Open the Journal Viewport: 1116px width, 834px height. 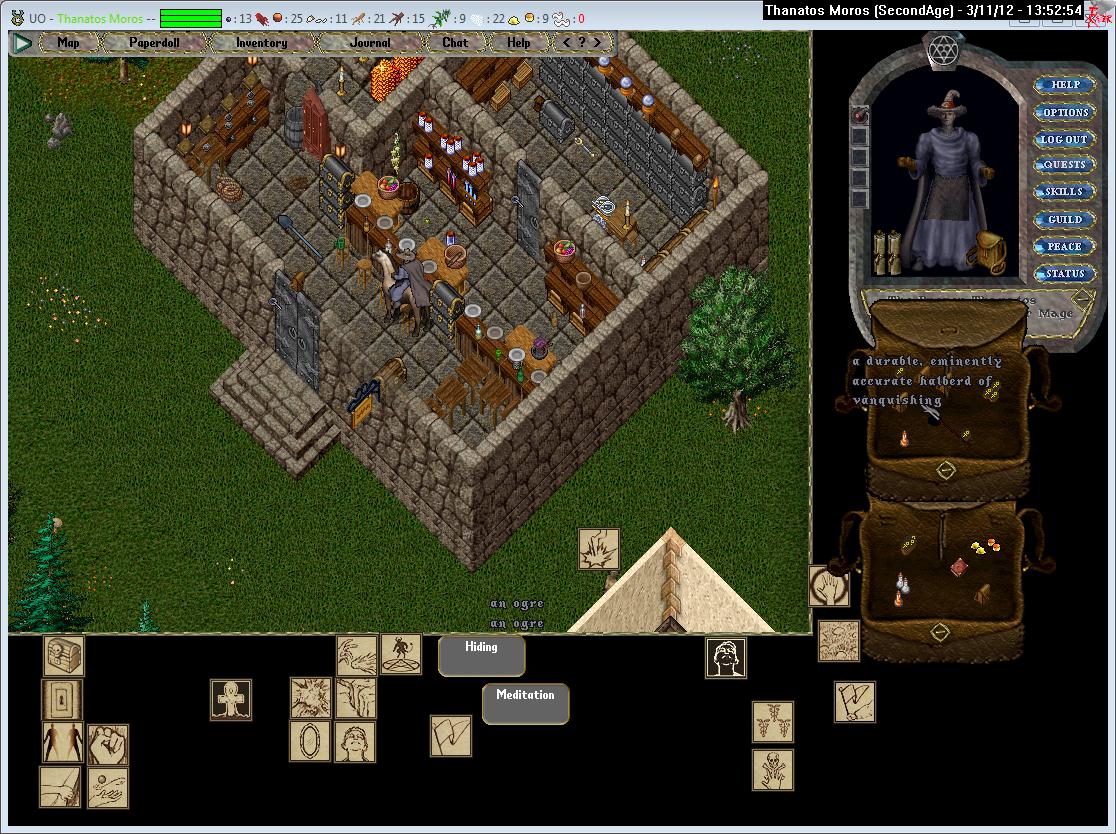click(370, 43)
